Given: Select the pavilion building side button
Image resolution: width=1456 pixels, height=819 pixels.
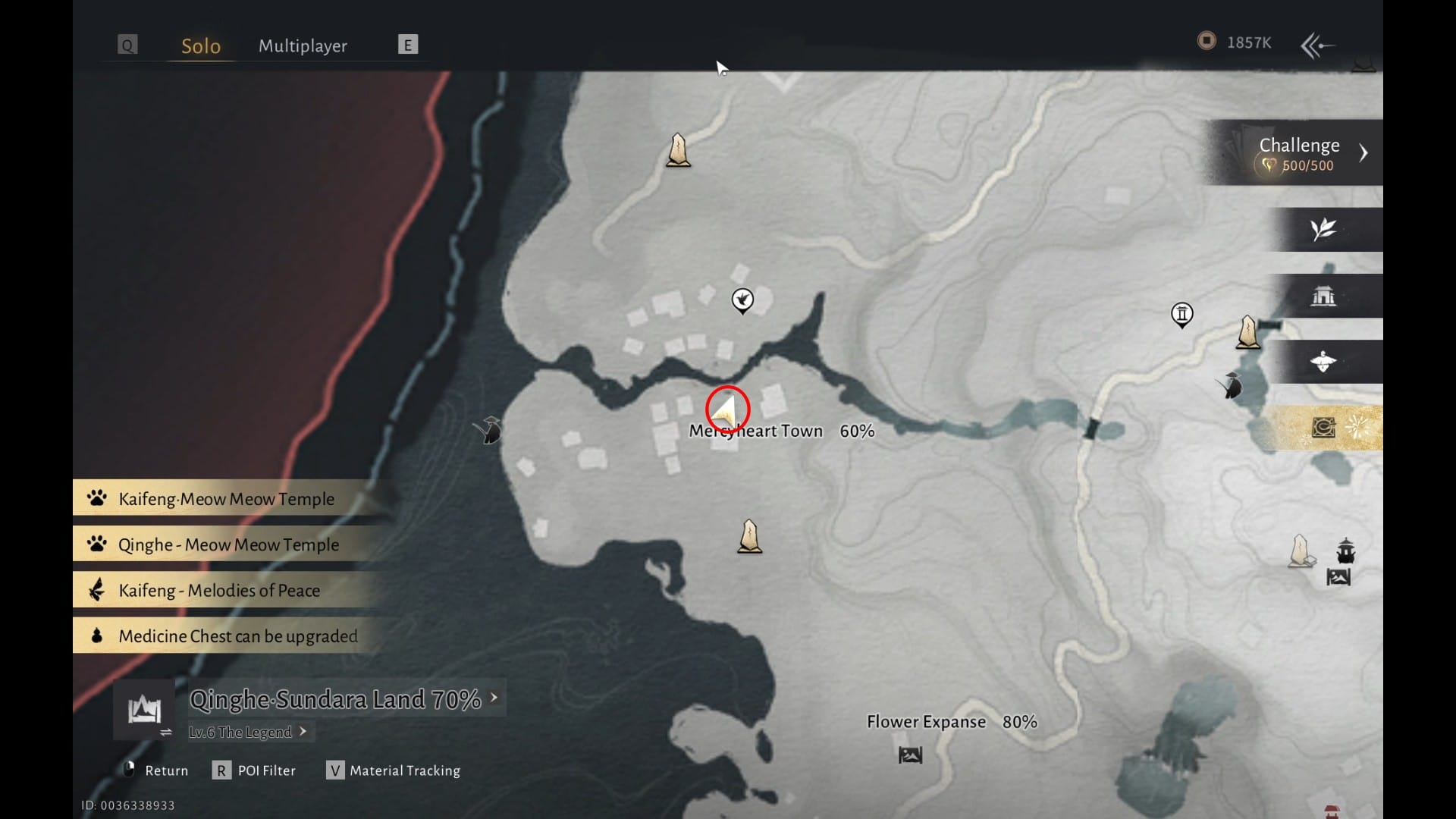Looking at the screenshot, I should click(x=1323, y=296).
